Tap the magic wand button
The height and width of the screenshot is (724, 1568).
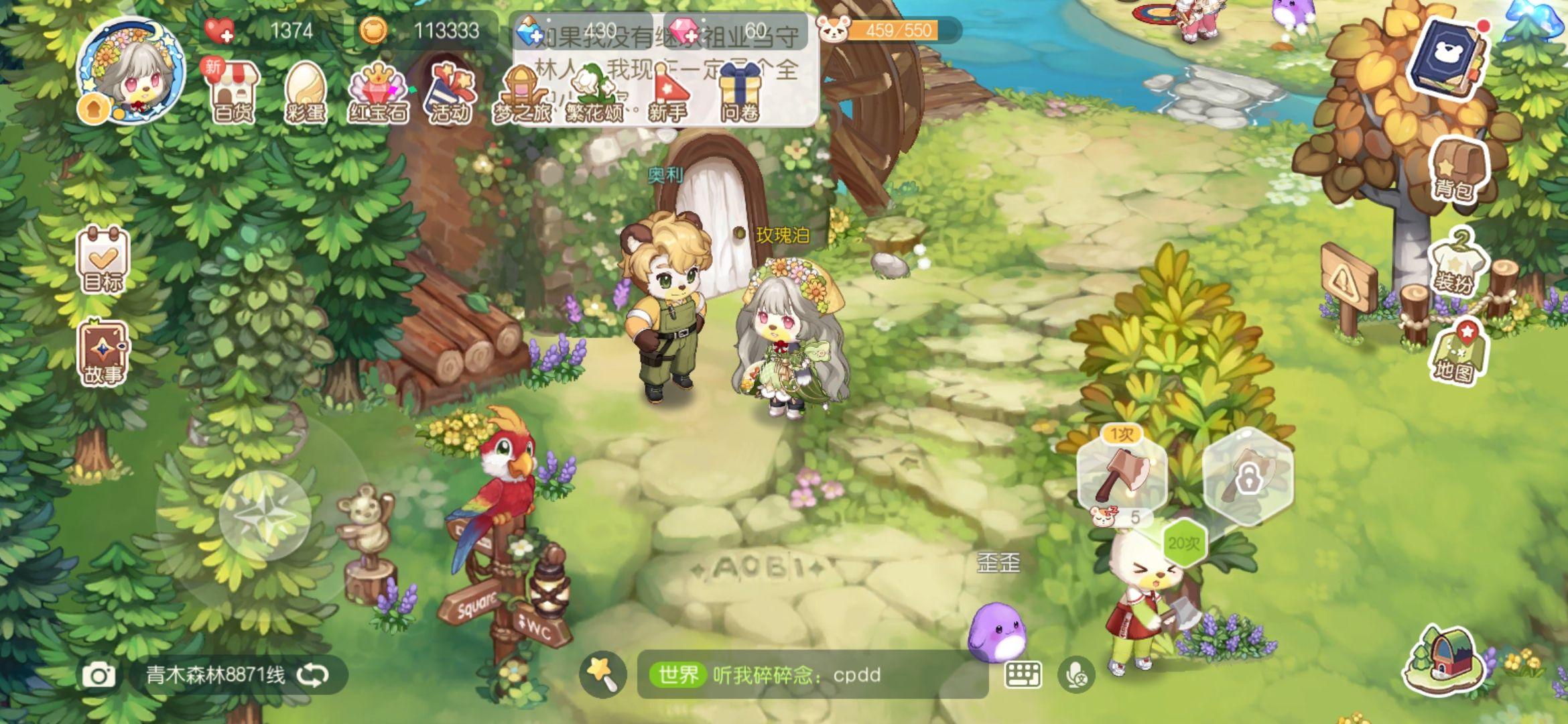click(x=602, y=674)
